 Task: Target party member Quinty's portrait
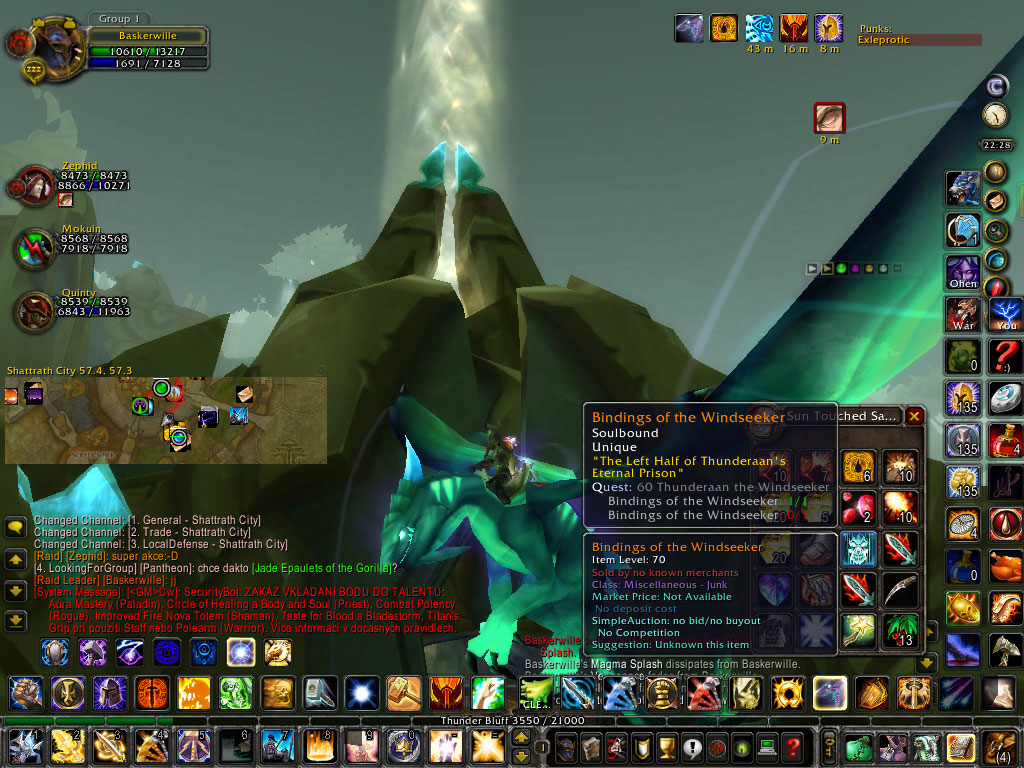pos(35,312)
